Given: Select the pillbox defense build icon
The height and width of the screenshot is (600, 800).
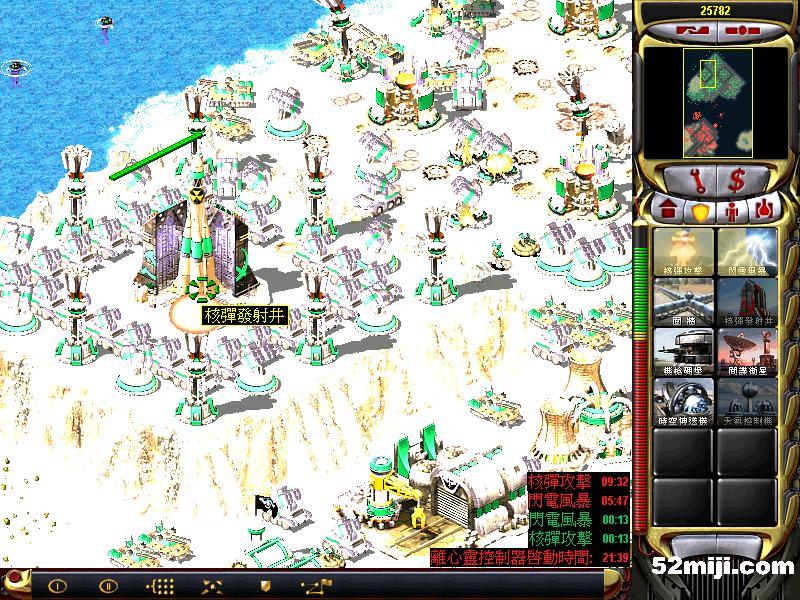Looking at the screenshot, I should [684, 349].
